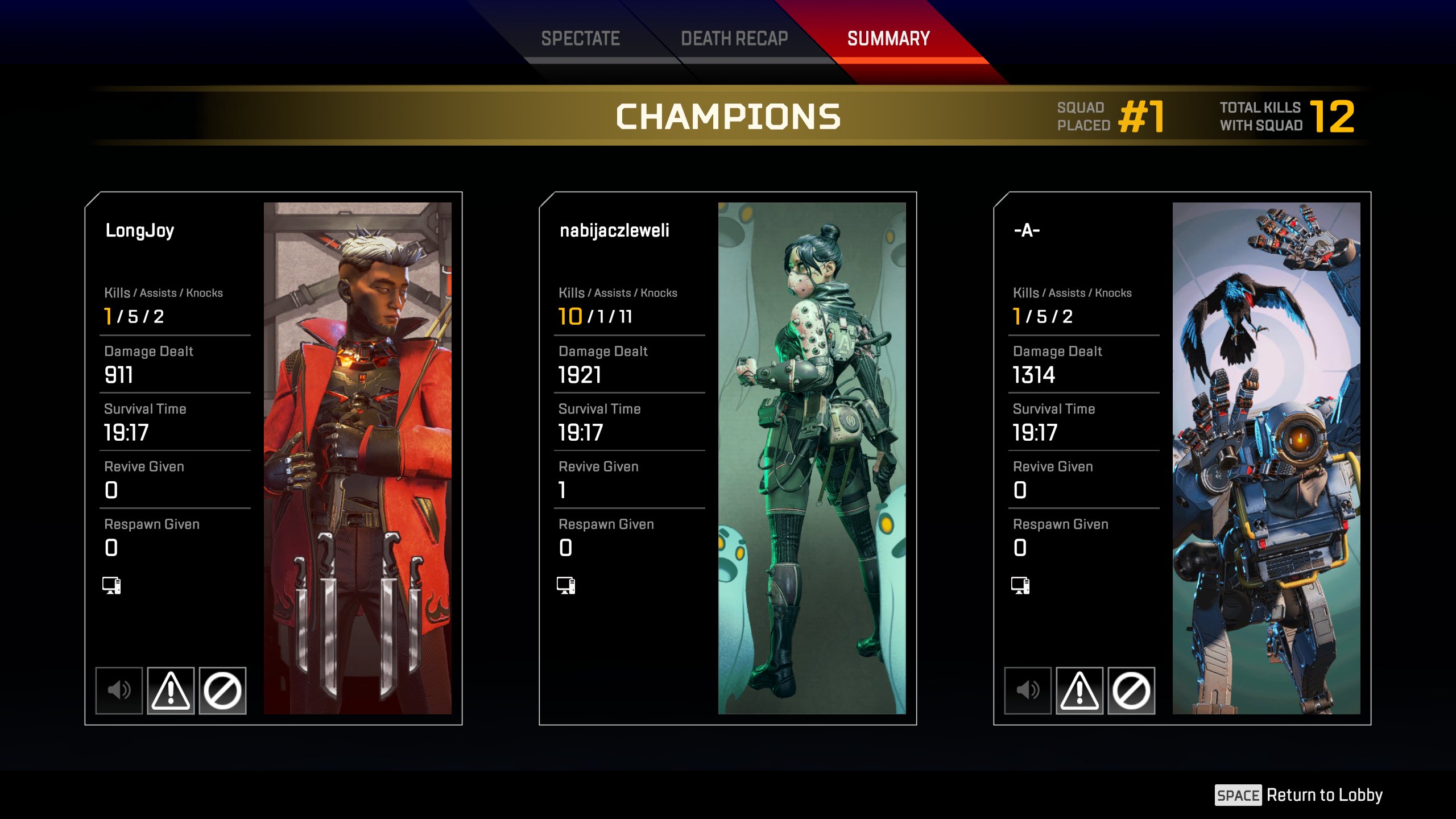Viewport: 1456px width, 819px height.
Task: Report the player named -A-
Action: coord(1079,690)
